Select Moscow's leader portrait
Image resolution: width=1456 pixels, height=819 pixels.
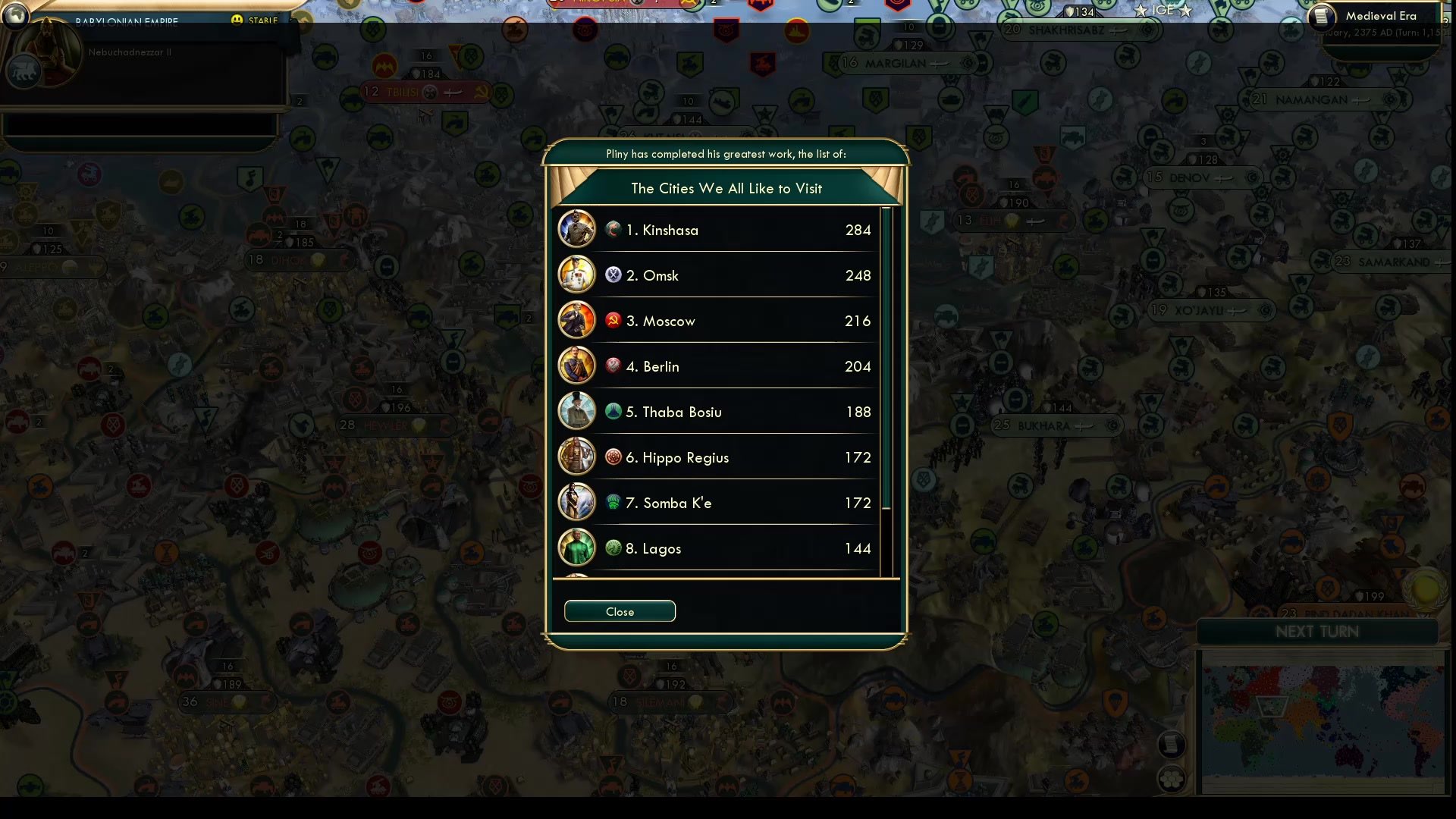577,320
